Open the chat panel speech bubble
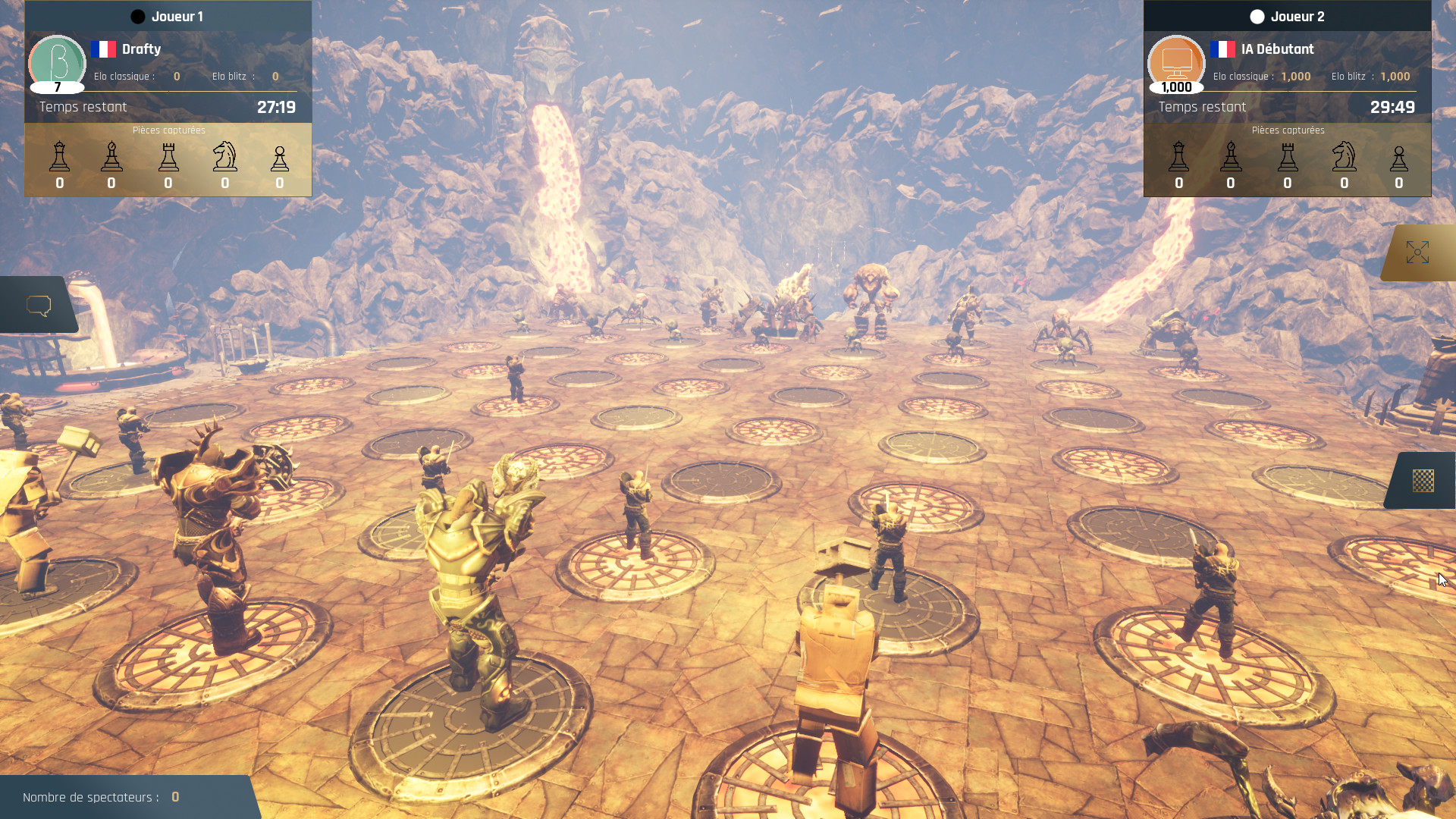1456x819 pixels. tap(39, 306)
